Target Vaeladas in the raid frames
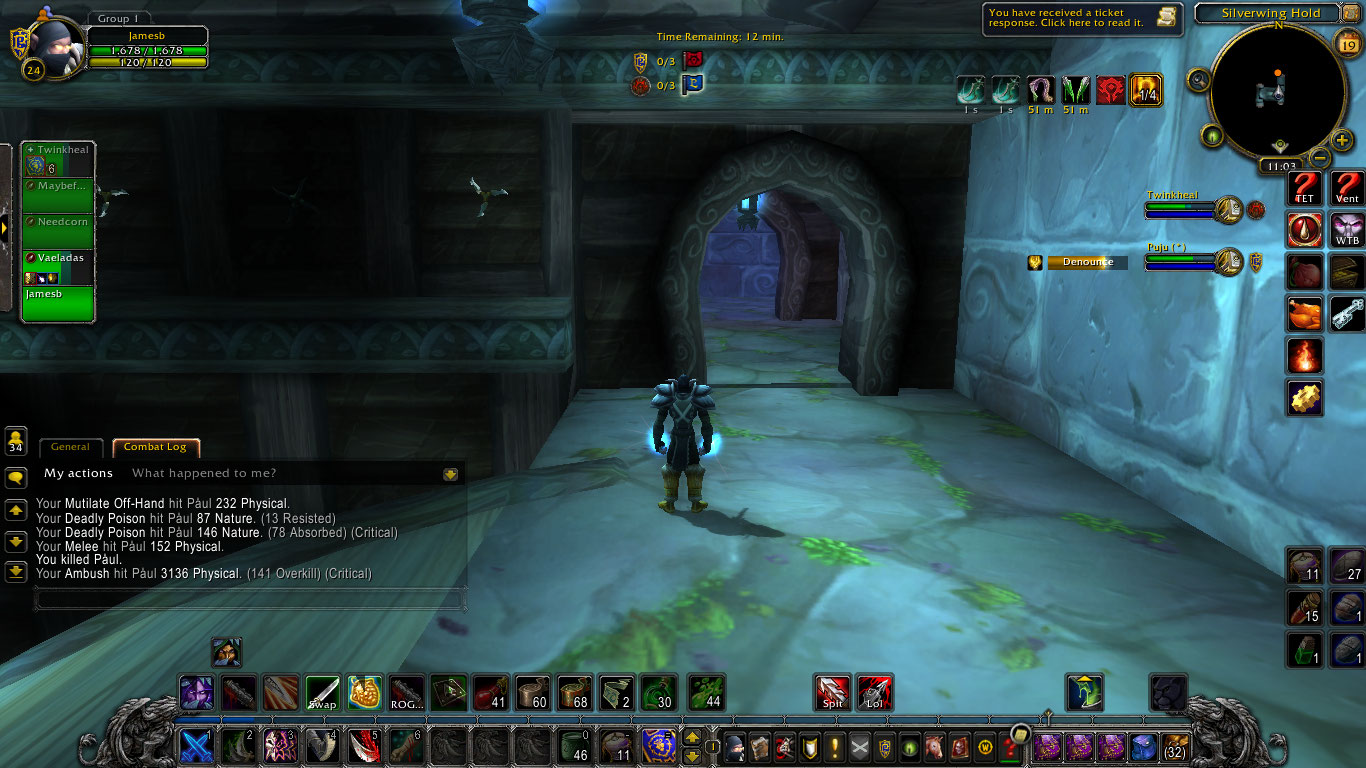Screen dimensions: 1366x768 tap(58, 267)
